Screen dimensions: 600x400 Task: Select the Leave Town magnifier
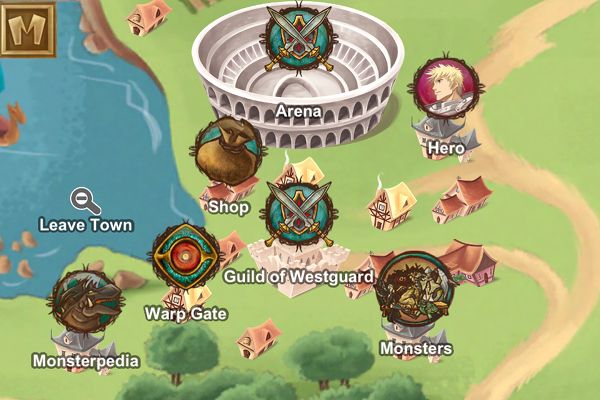coord(85,200)
